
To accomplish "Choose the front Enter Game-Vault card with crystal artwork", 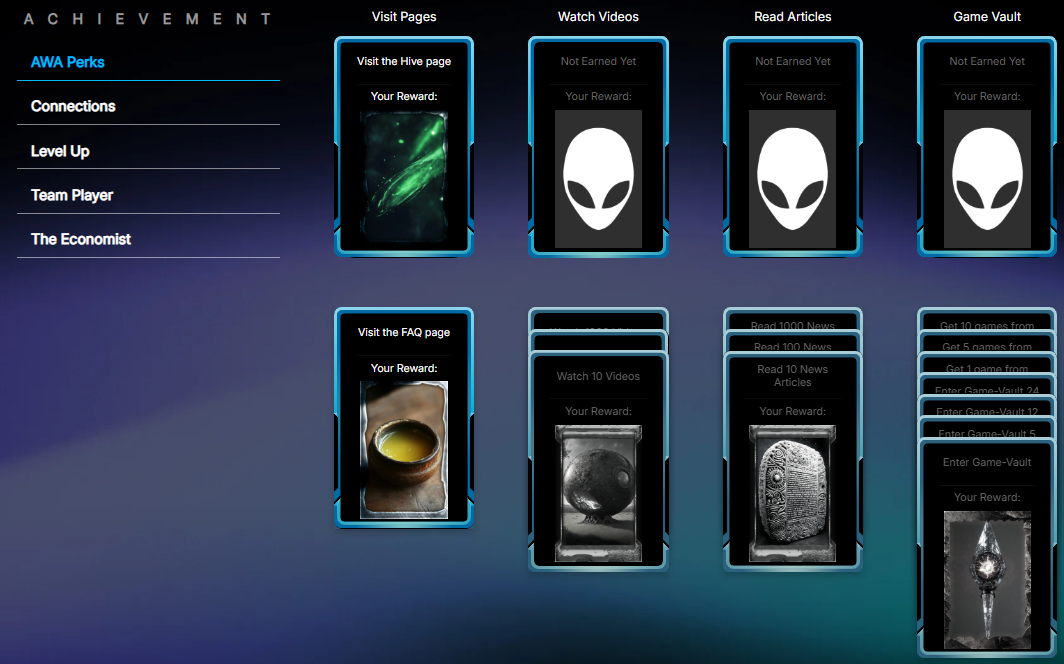I will click(x=986, y=550).
